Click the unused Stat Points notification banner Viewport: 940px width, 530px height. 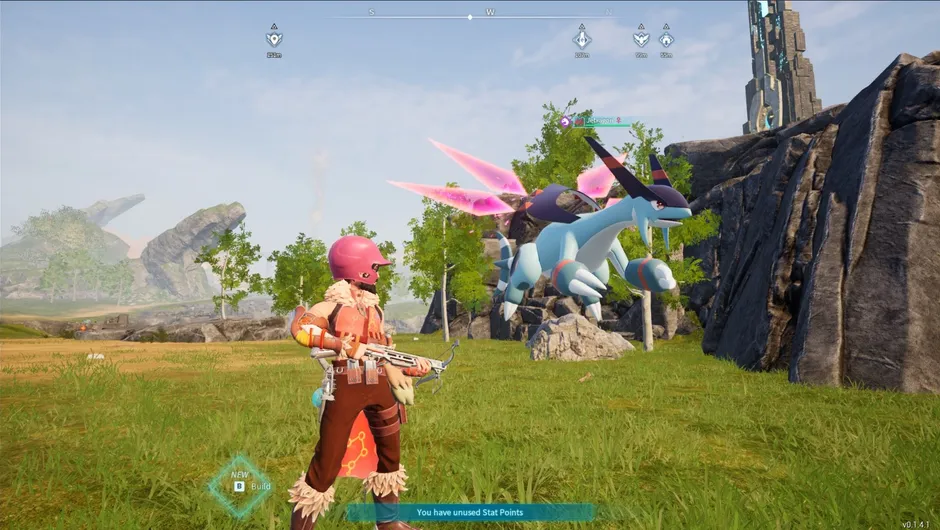point(469,512)
